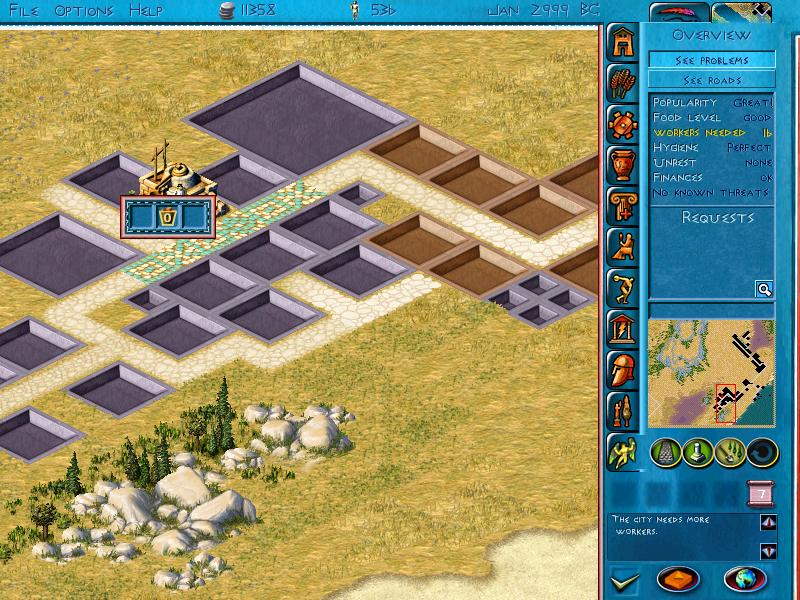800x600 pixels.
Task: Click the city minimap
Action: (711, 372)
